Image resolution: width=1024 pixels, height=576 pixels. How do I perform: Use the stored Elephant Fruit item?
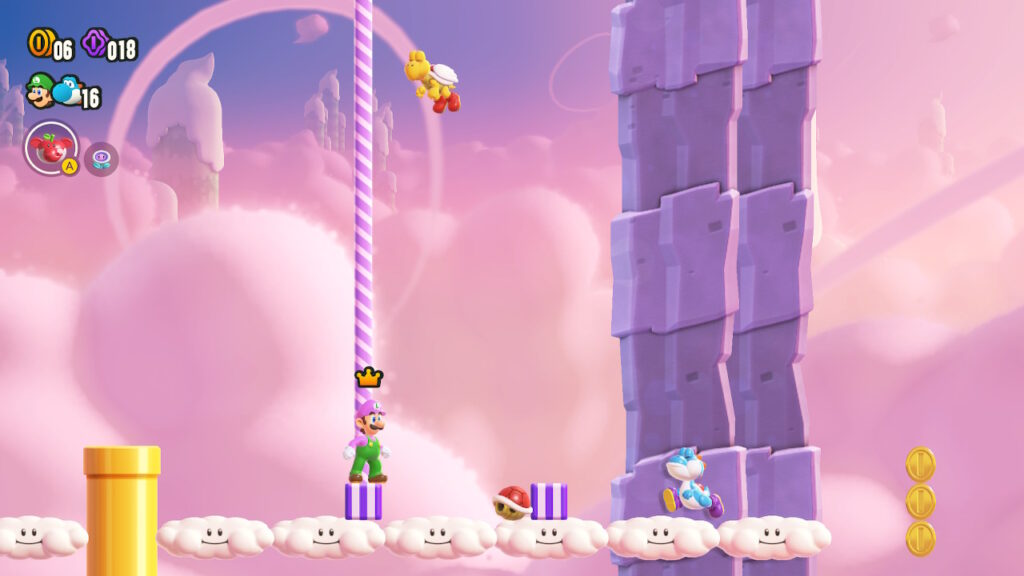(x=51, y=148)
